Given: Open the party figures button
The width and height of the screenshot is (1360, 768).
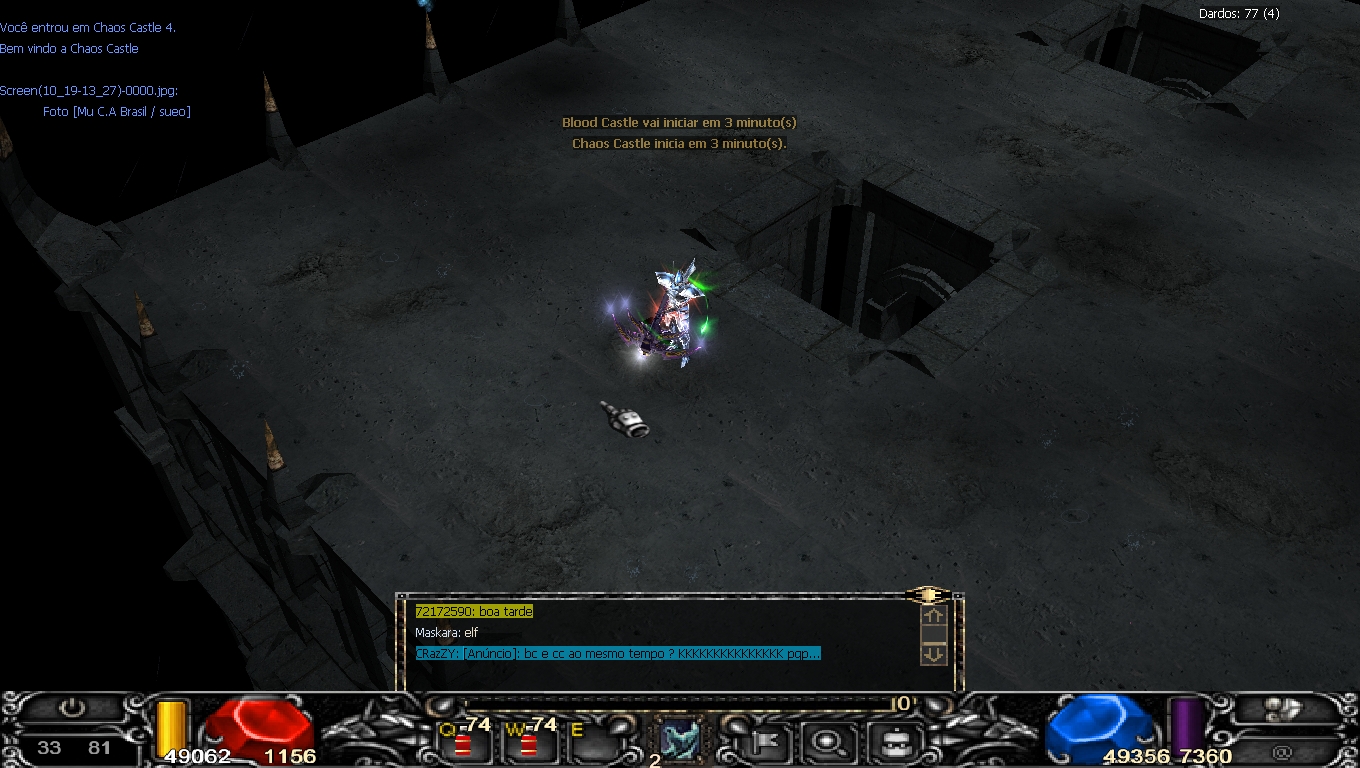Looking at the screenshot, I should pos(1284,709).
